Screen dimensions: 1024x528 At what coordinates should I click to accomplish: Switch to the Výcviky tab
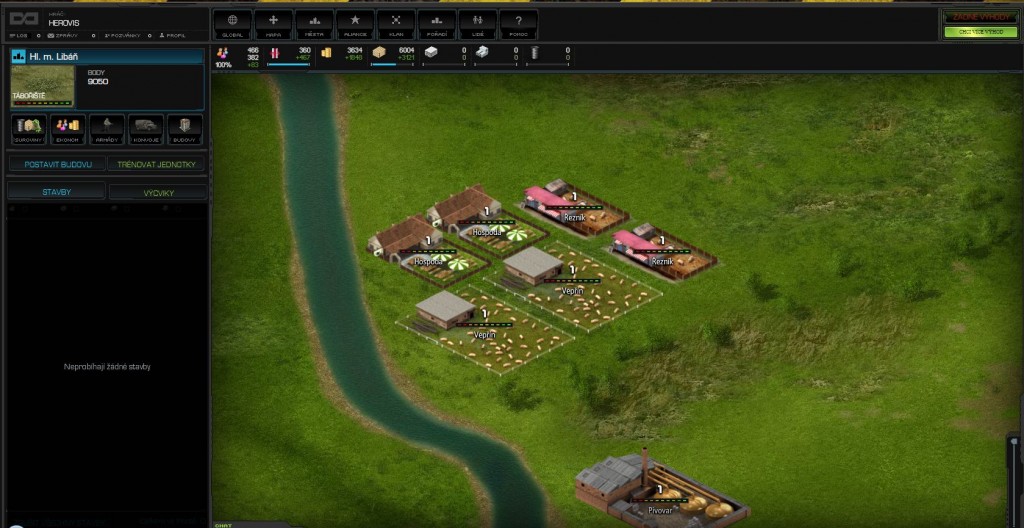click(x=158, y=191)
